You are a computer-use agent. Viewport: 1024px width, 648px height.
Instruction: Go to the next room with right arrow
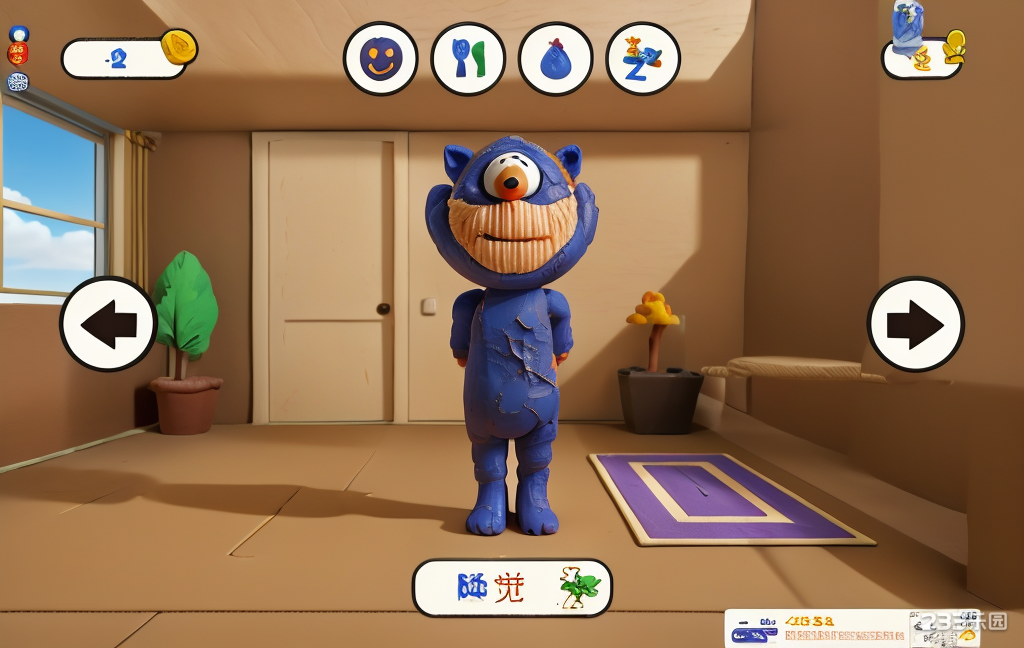pos(915,324)
